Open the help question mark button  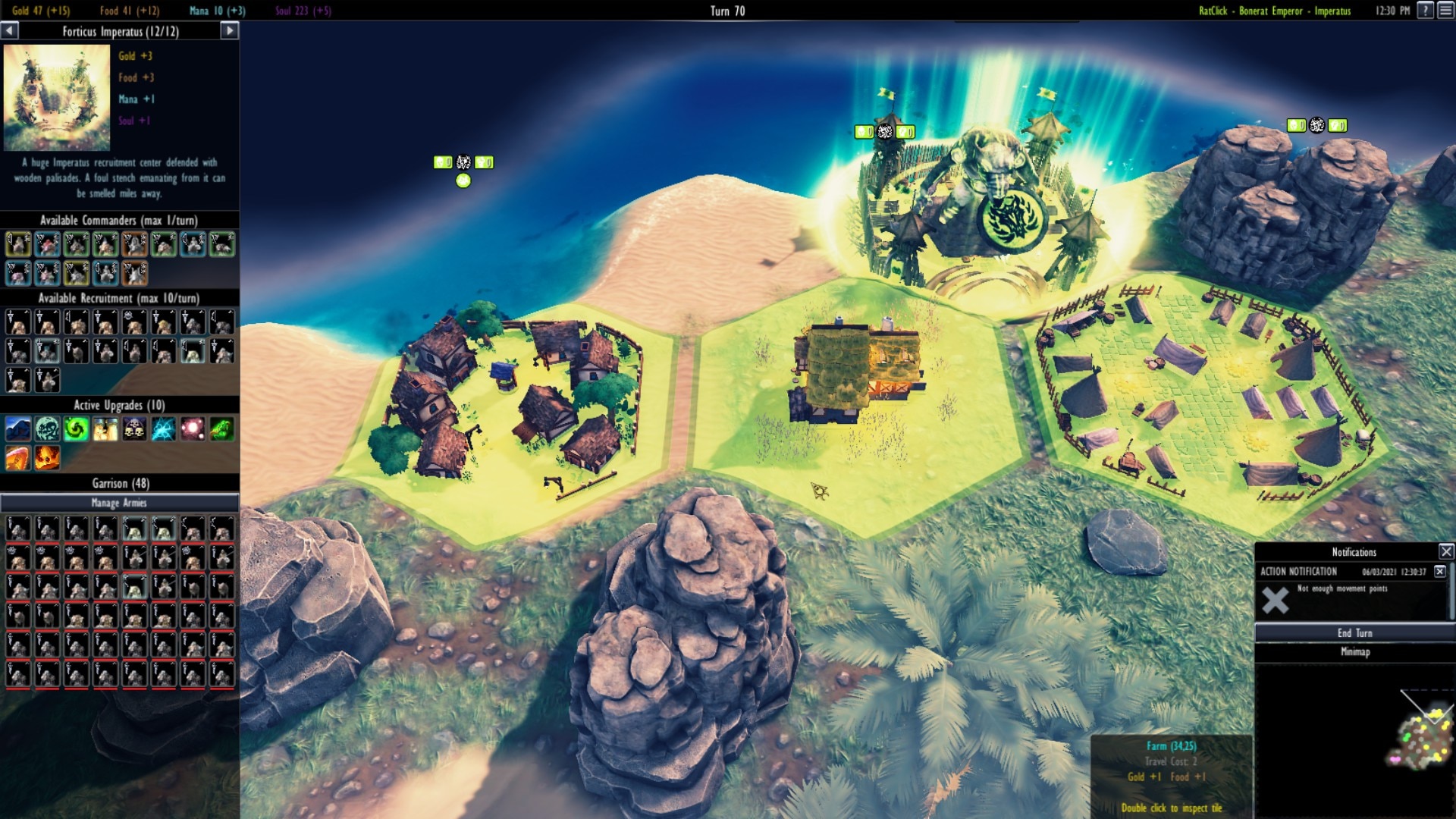pos(1426,10)
